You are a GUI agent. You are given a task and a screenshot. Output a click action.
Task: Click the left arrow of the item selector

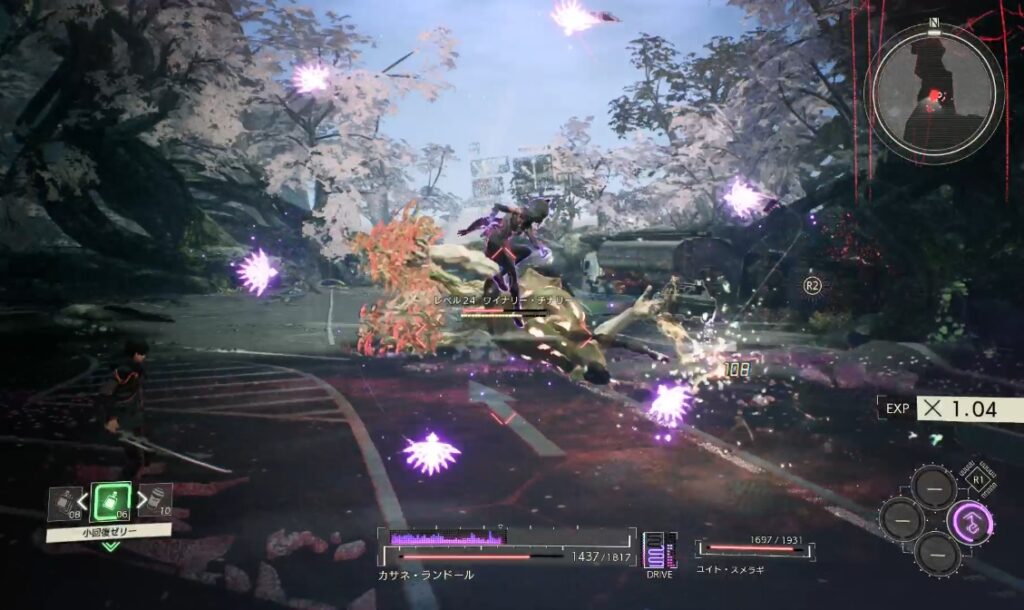tap(84, 500)
